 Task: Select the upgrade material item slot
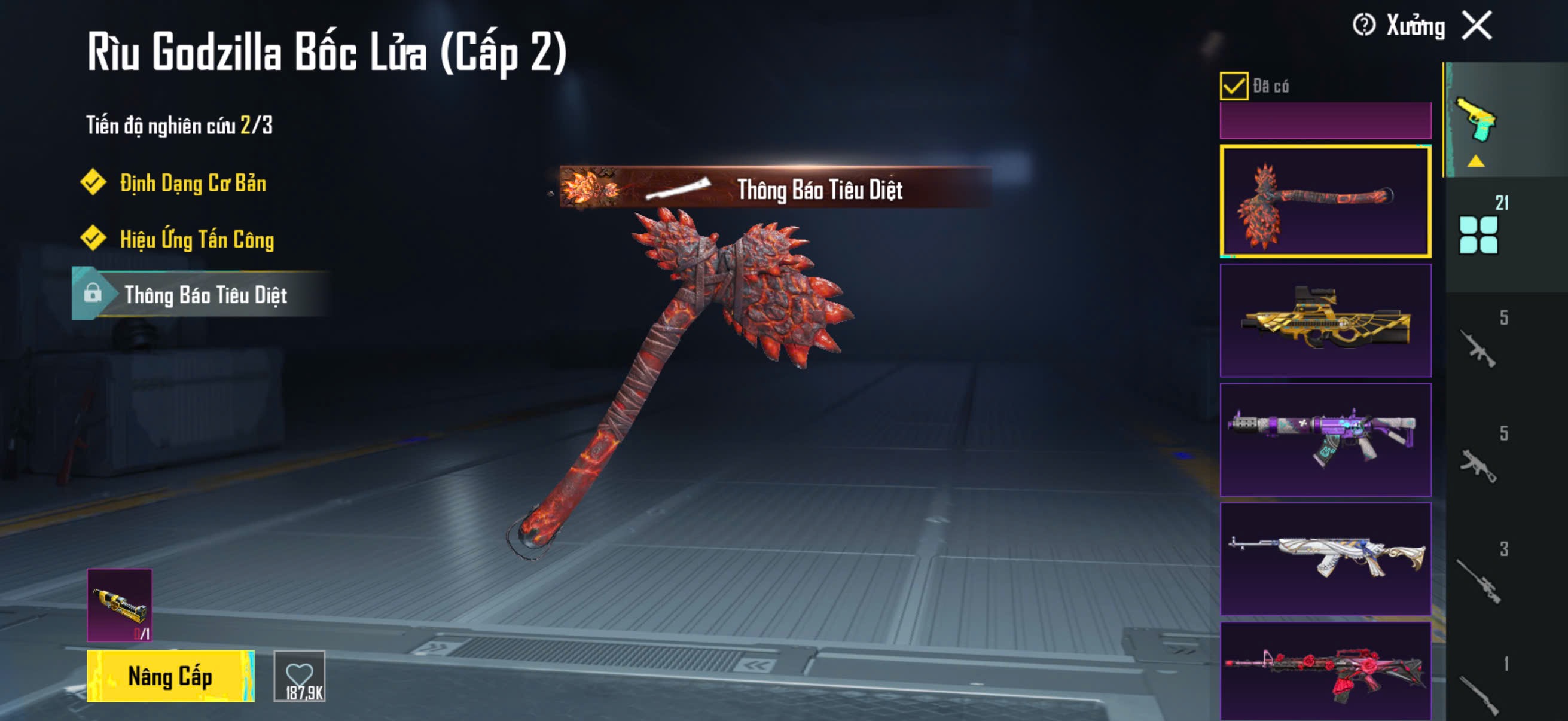coord(120,605)
